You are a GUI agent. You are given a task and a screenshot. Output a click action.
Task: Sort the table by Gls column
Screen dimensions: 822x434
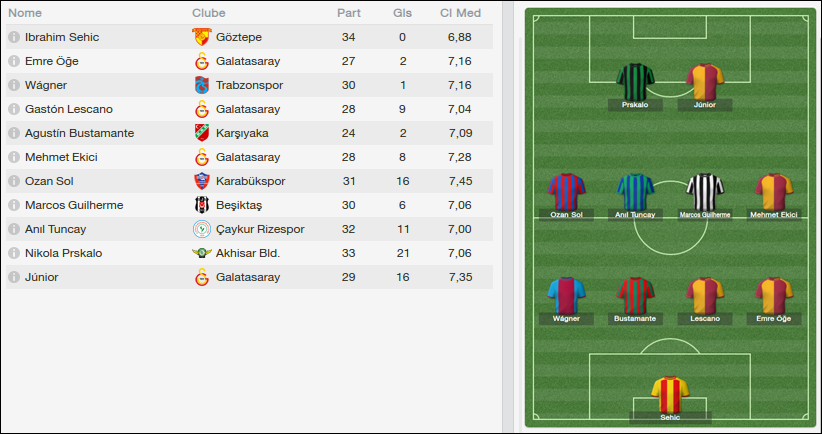[x=402, y=14]
